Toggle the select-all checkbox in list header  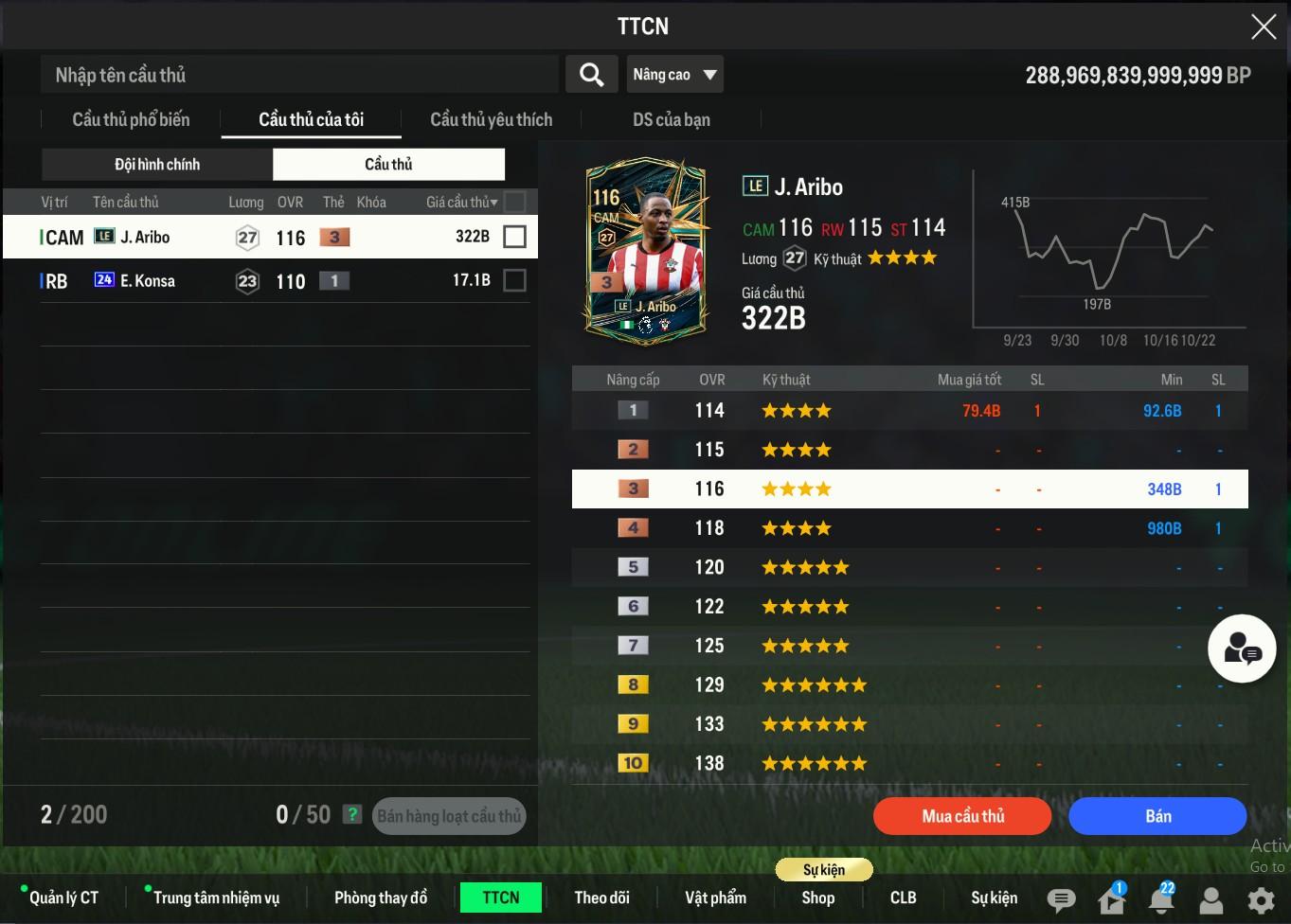coord(514,202)
